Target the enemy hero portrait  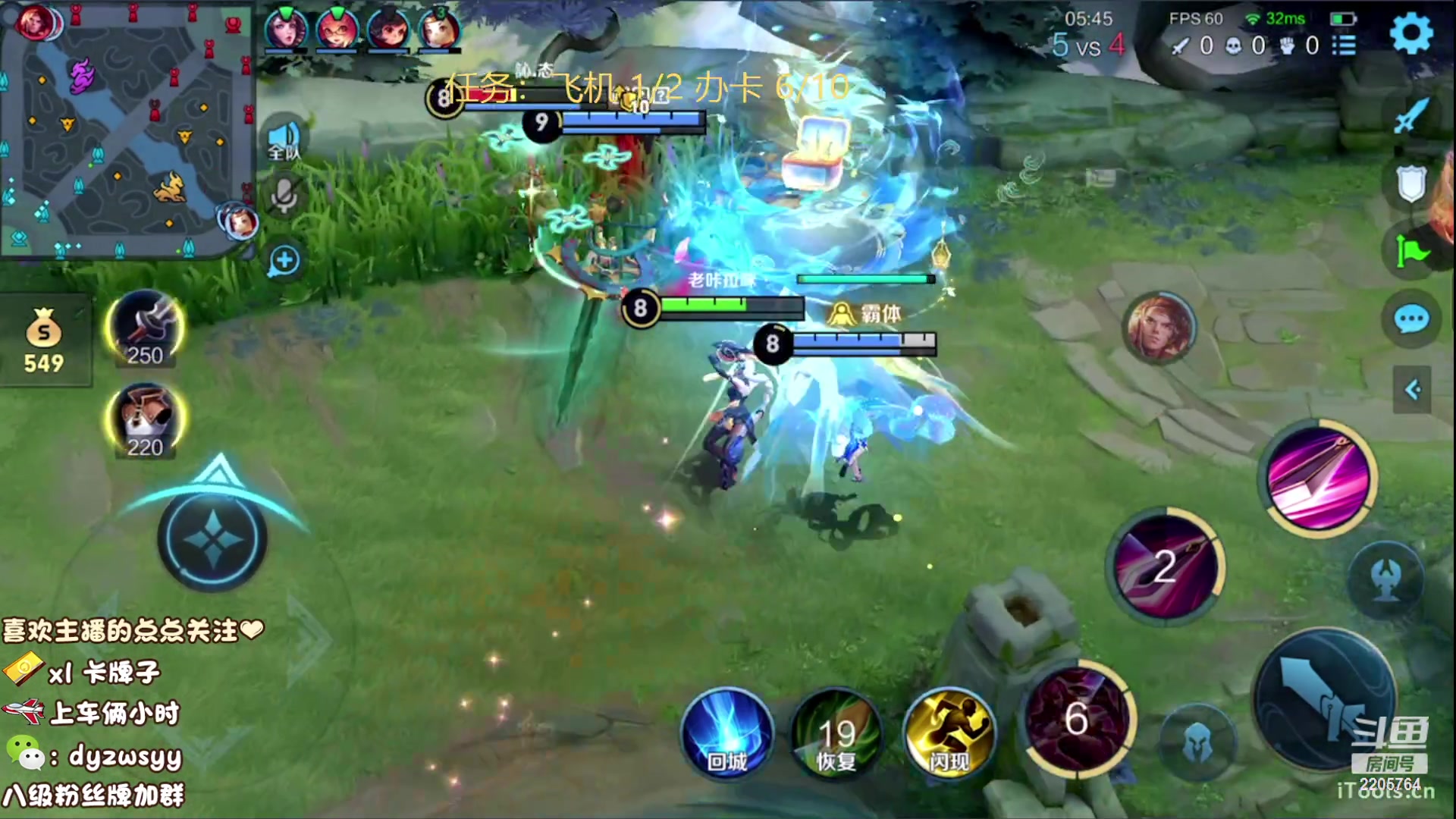pos(1158,328)
